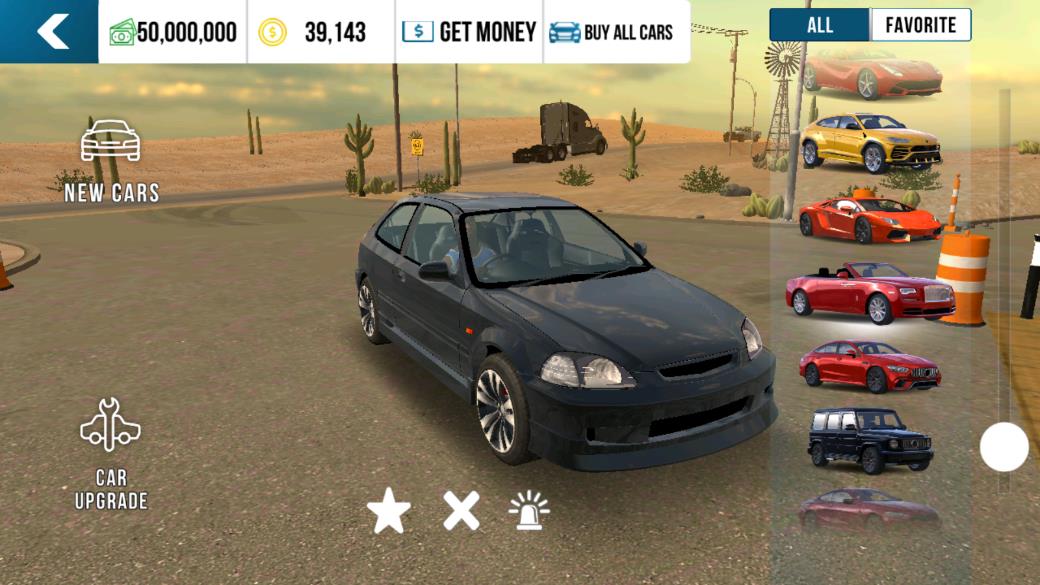
Task: Mark this car as favorite with the star
Action: pyautogui.click(x=389, y=511)
